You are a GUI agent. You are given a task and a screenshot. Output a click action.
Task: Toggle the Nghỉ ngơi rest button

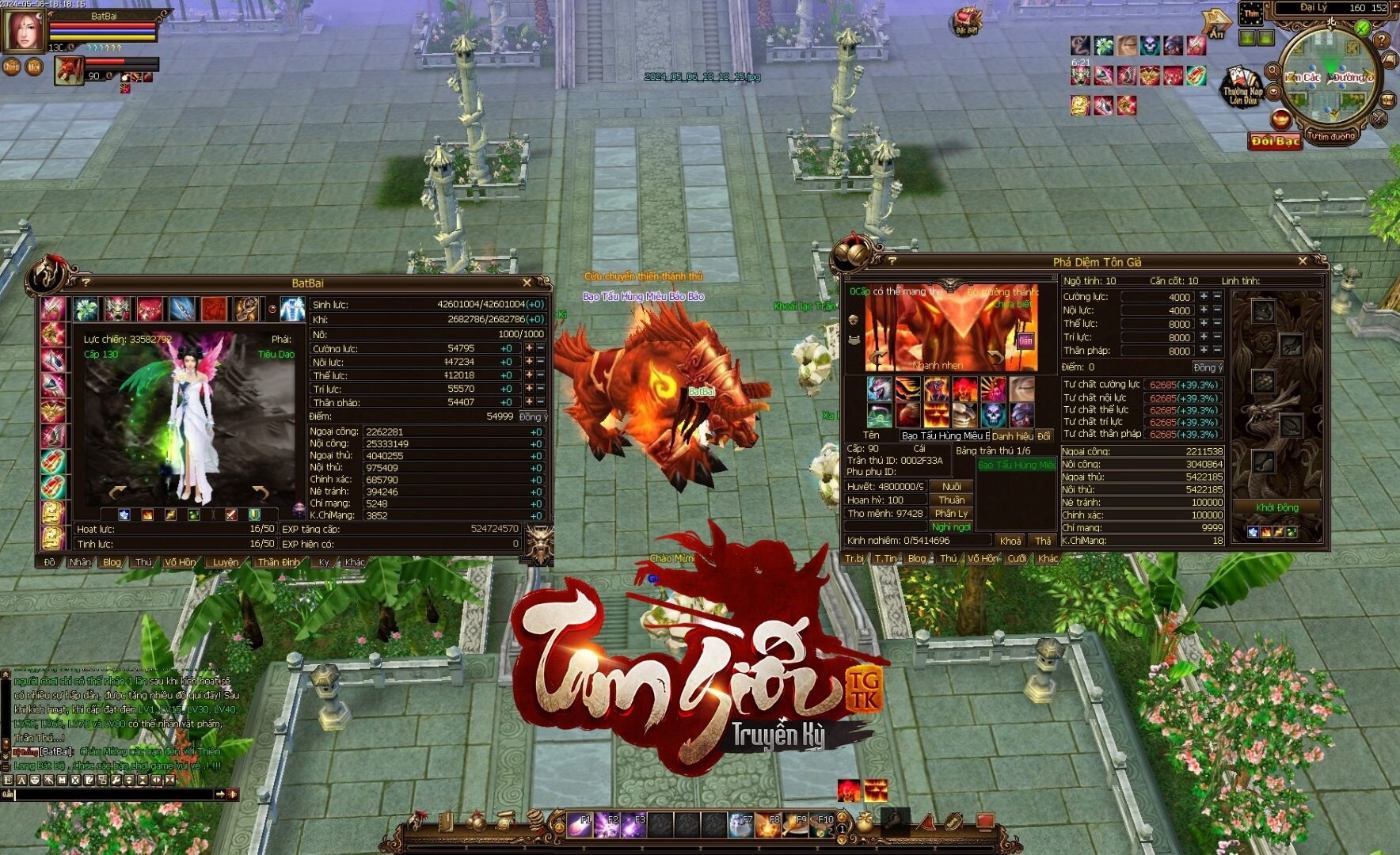point(951,526)
